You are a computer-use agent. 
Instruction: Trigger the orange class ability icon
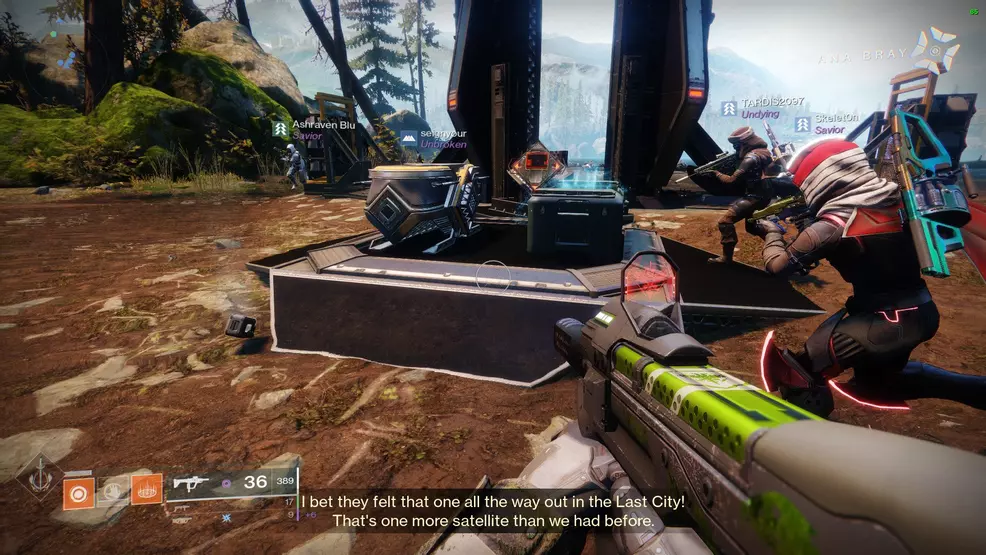coord(147,489)
